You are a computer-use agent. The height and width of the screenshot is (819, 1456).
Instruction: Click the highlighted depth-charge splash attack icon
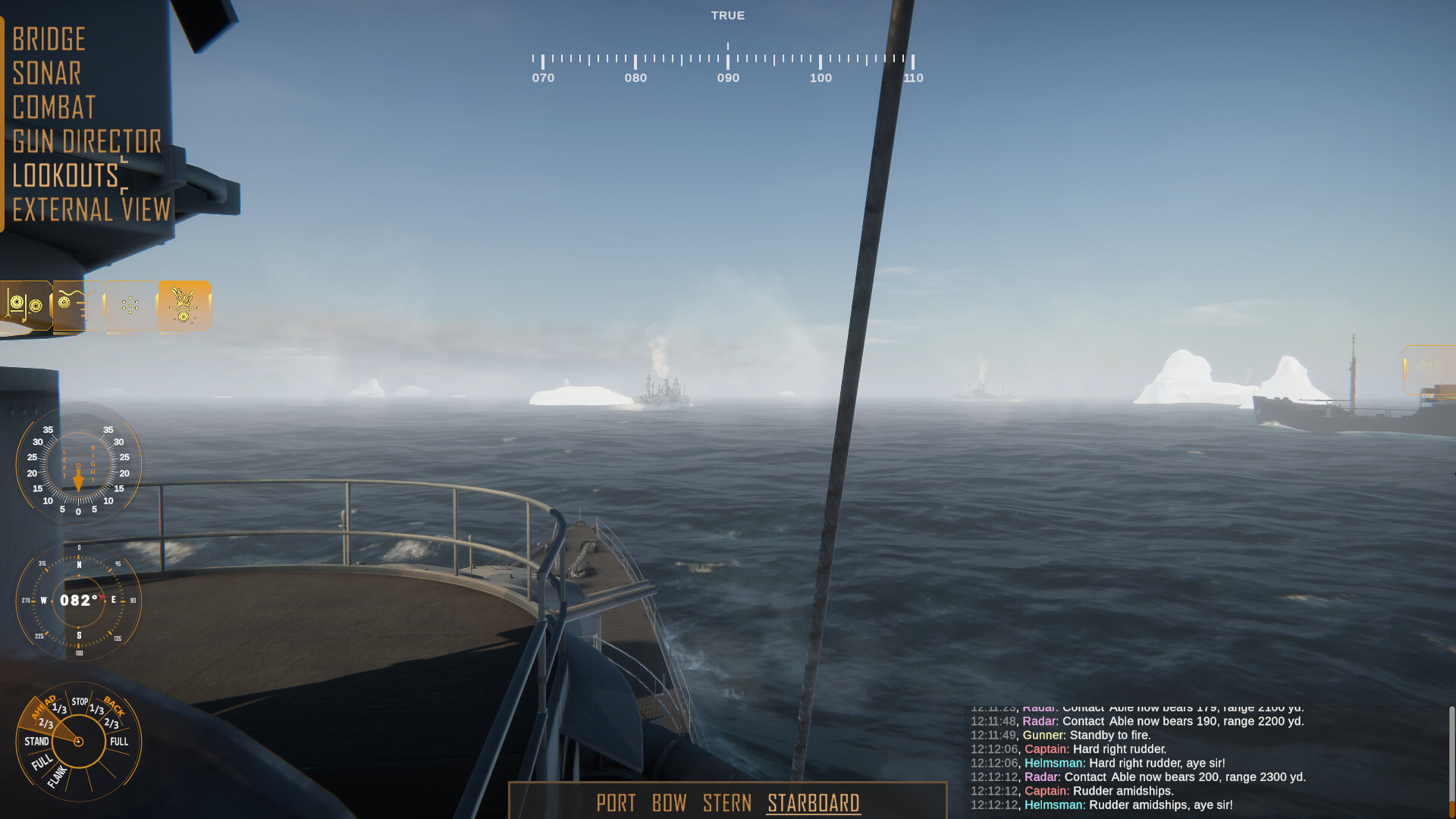click(x=184, y=306)
